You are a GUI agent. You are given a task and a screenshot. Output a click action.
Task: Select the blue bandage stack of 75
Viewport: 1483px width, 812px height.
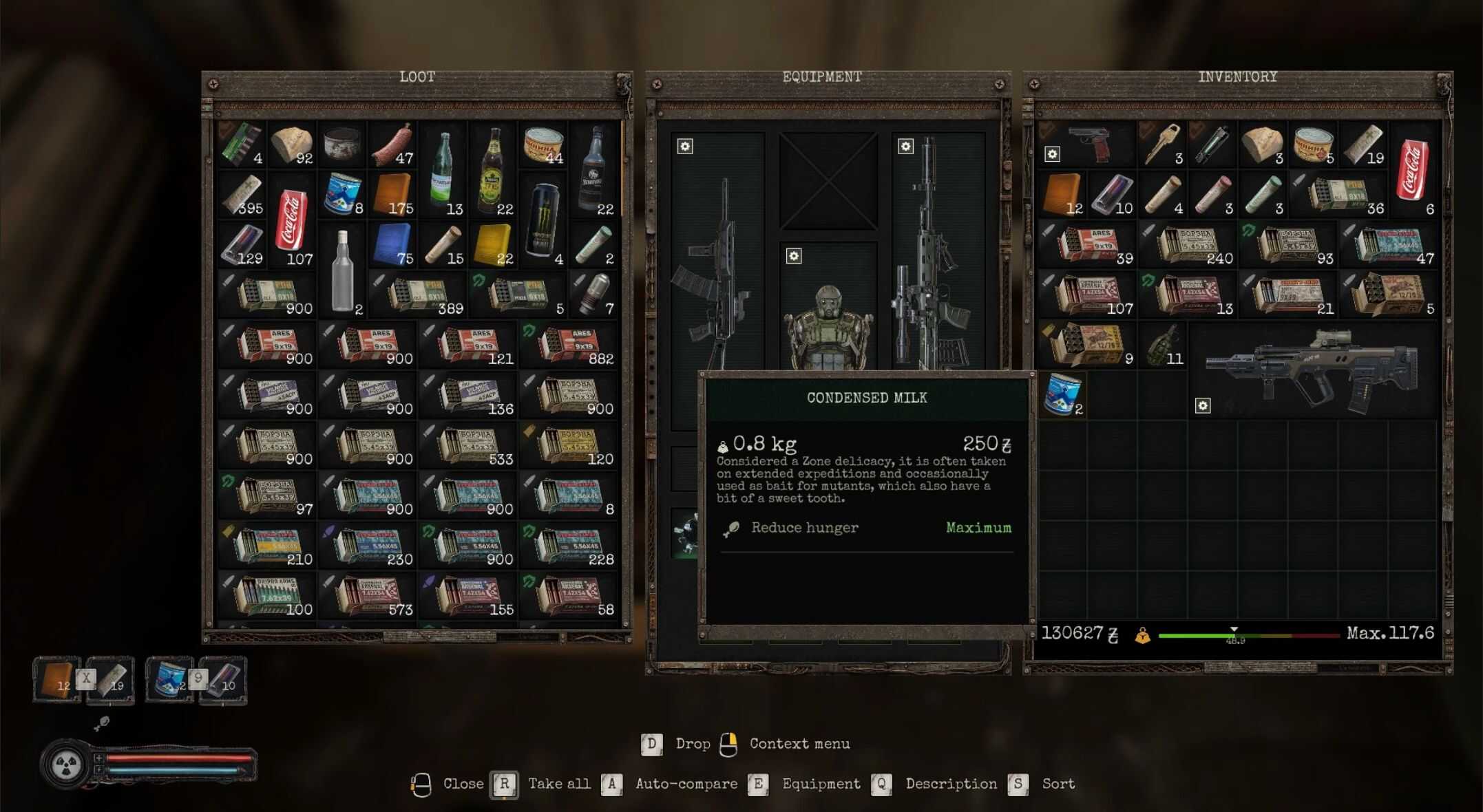392,246
